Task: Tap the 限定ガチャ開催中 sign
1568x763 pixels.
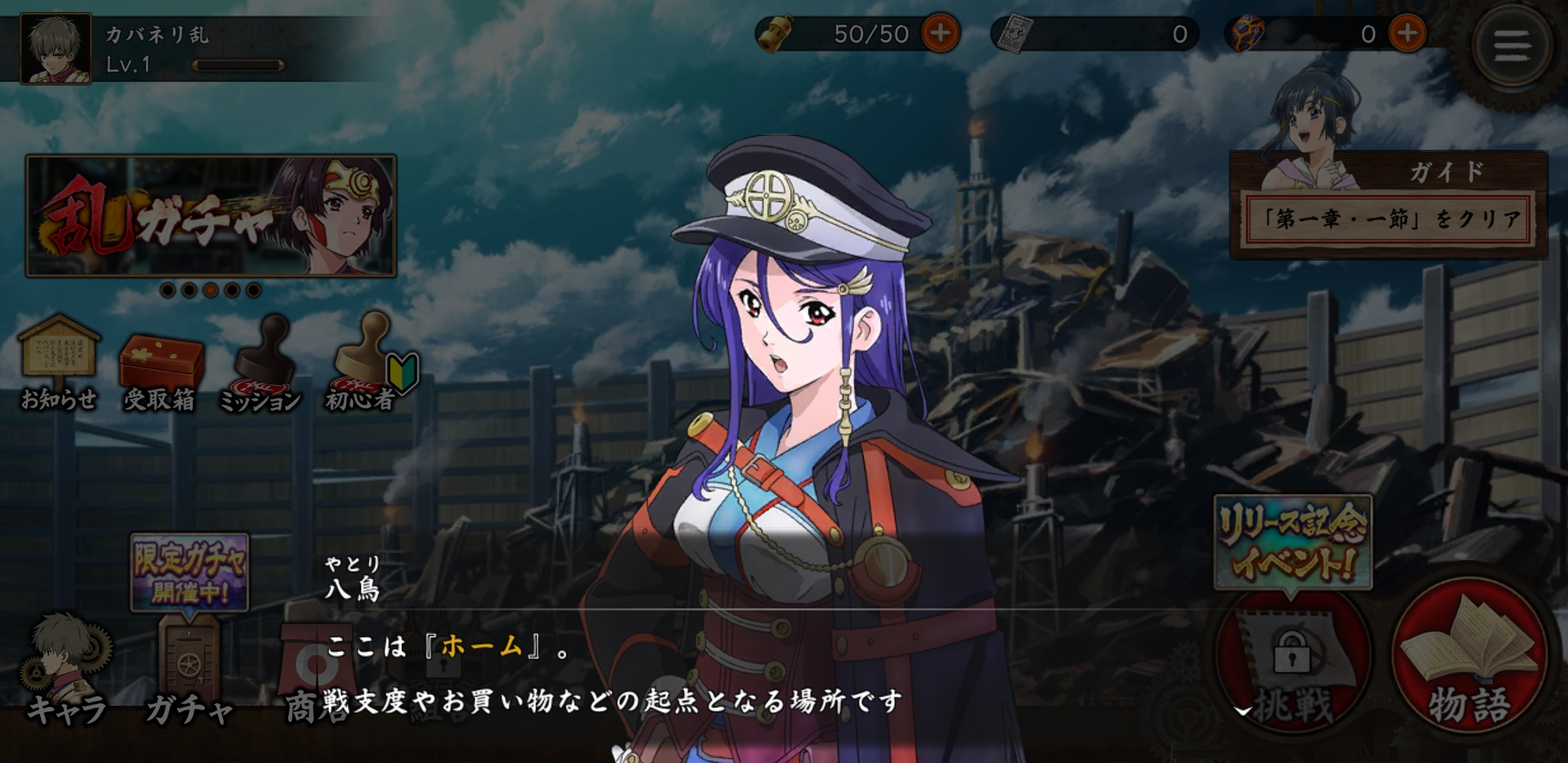Action: [189, 572]
